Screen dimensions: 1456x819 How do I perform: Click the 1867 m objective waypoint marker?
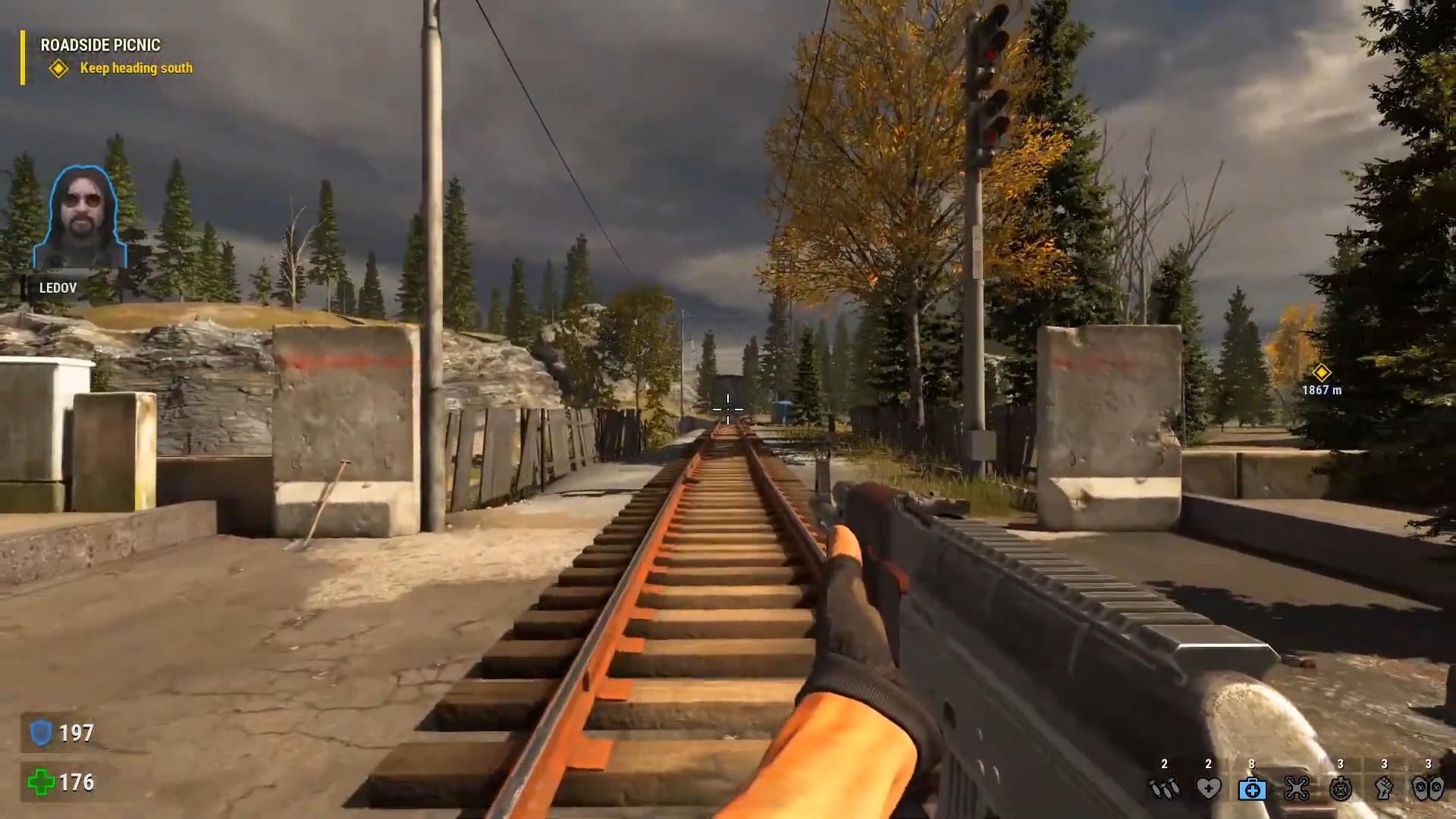tap(1321, 372)
